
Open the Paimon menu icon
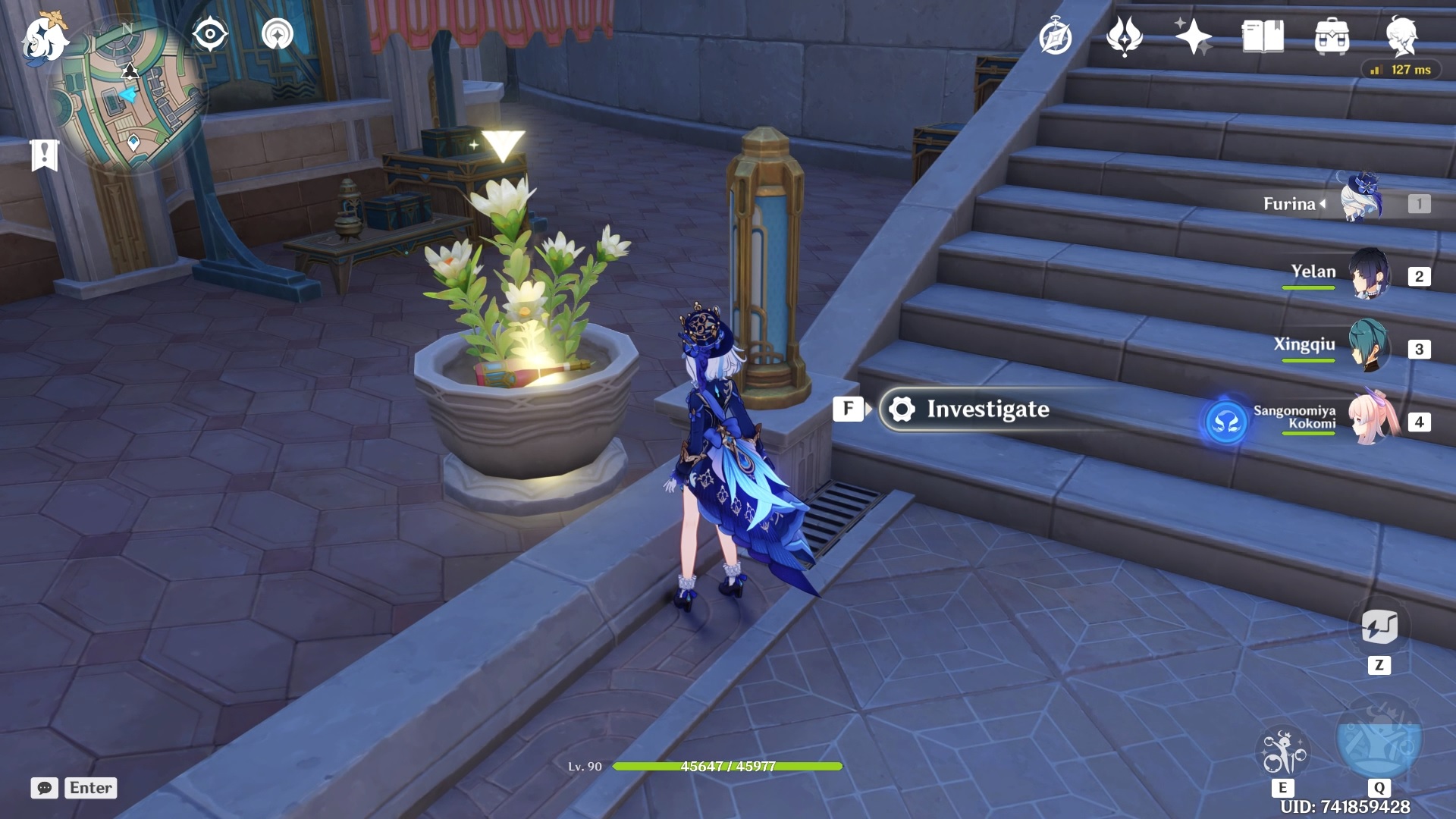[x=43, y=38]
